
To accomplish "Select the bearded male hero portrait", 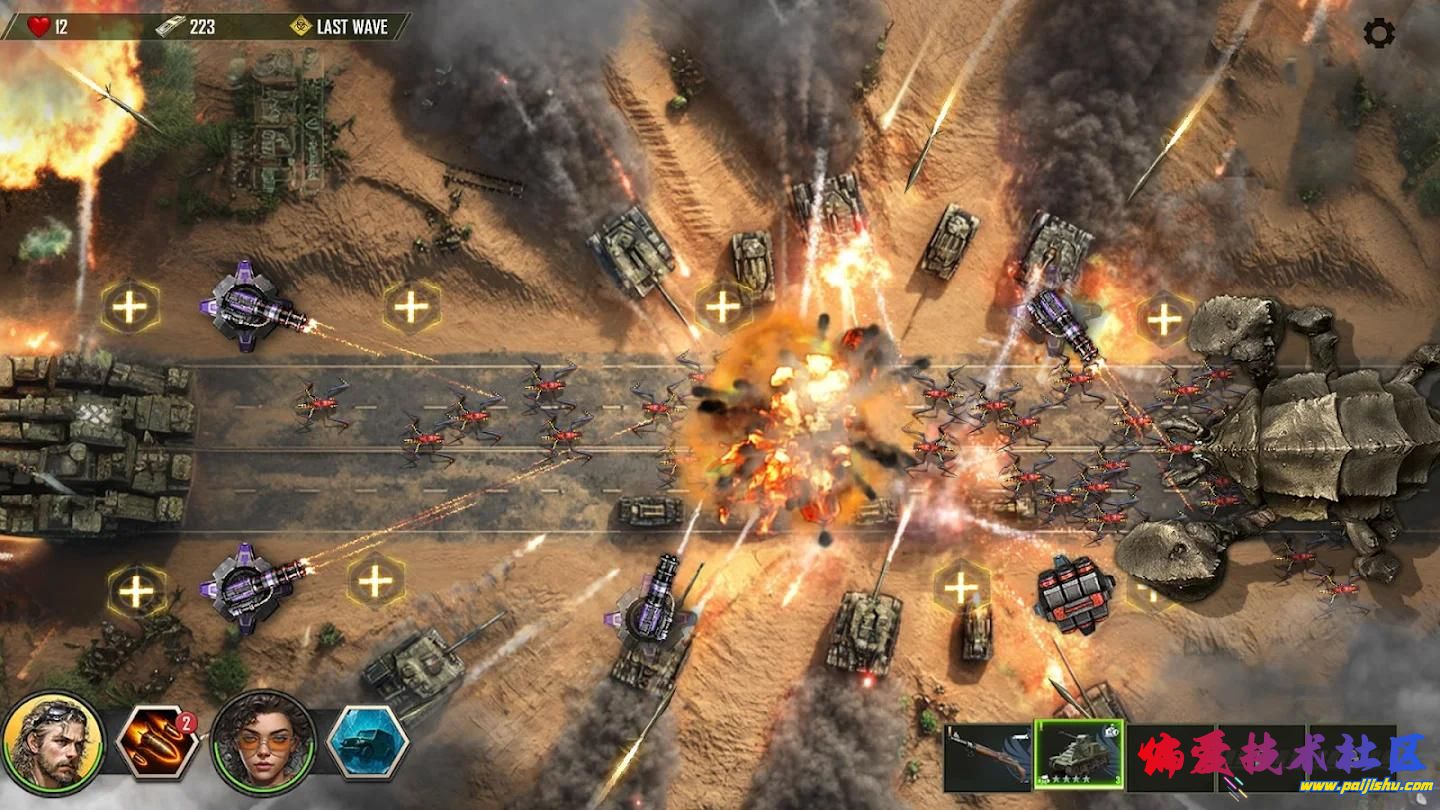I will coord(53,743).
